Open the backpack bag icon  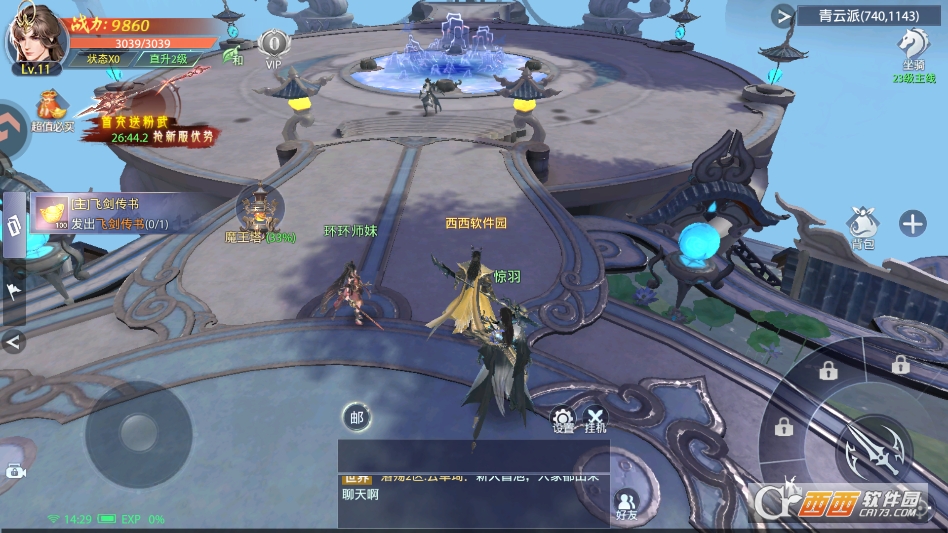(x=862, y=227)
